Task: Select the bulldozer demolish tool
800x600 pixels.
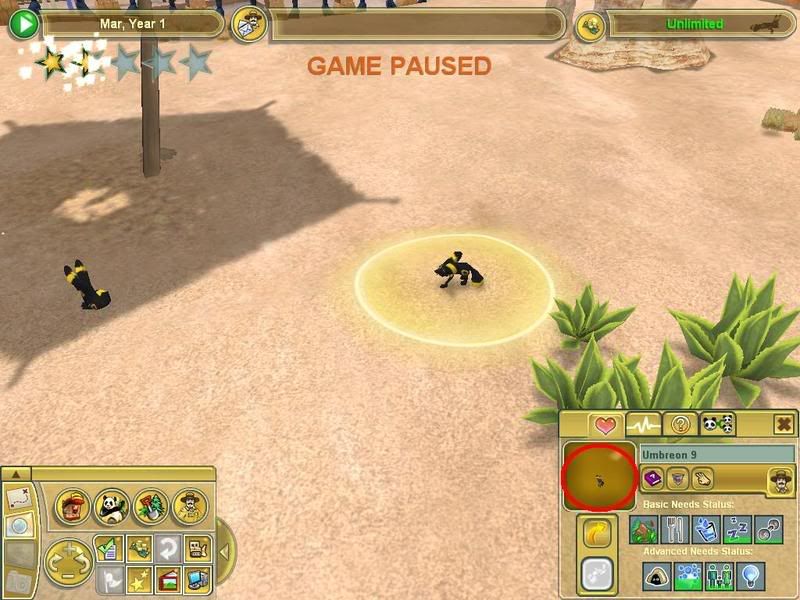Action: coord(197,549)
